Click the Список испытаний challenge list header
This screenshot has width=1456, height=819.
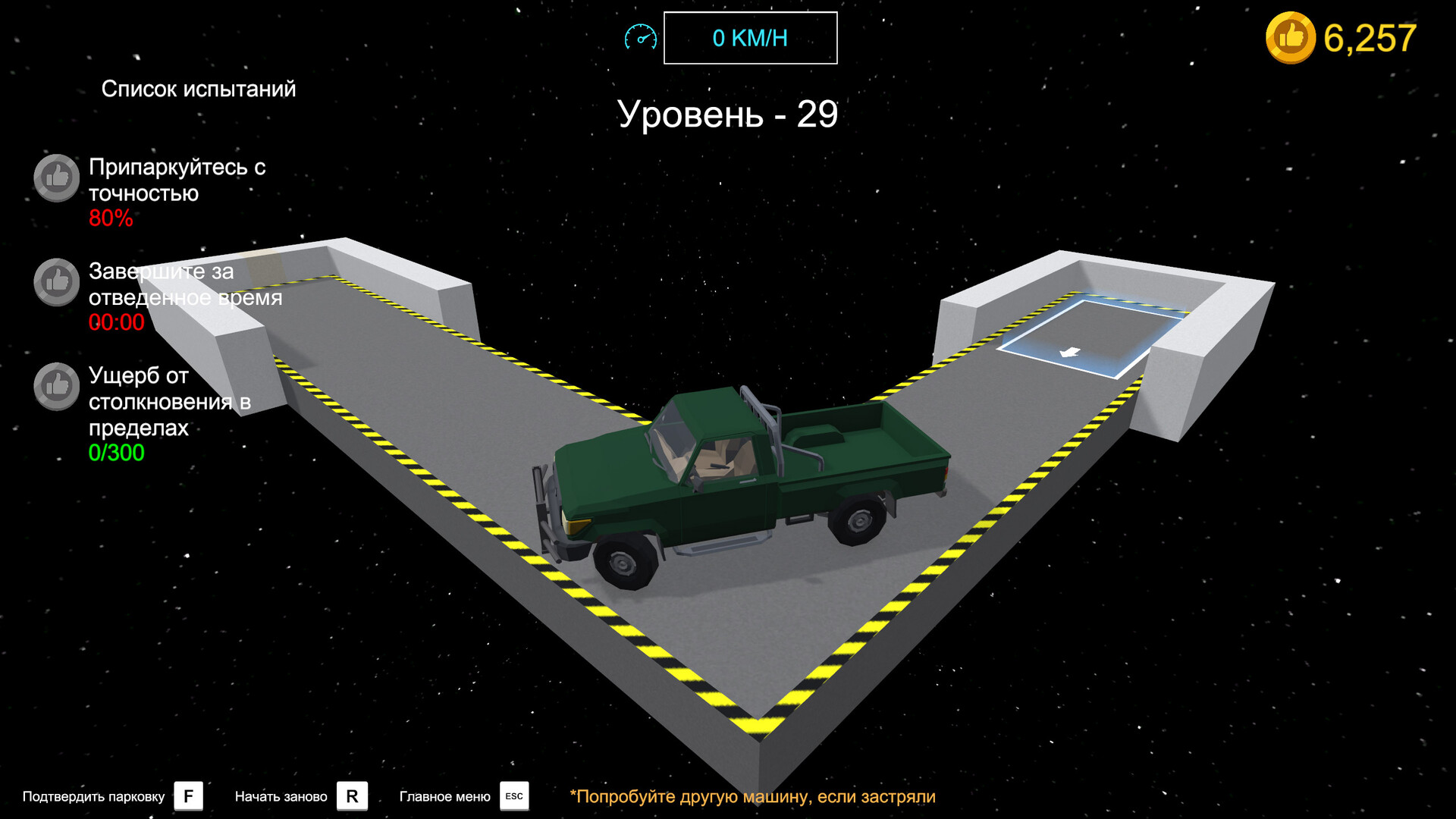coord(199,89)
